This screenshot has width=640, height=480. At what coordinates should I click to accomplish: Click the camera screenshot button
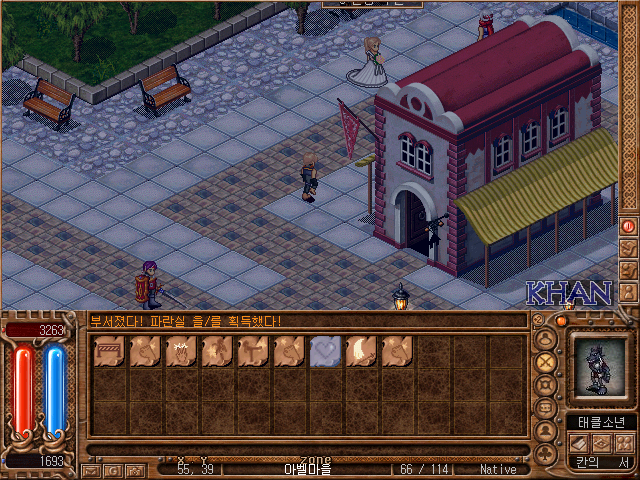pyautogui.click(x=135, y=470)
